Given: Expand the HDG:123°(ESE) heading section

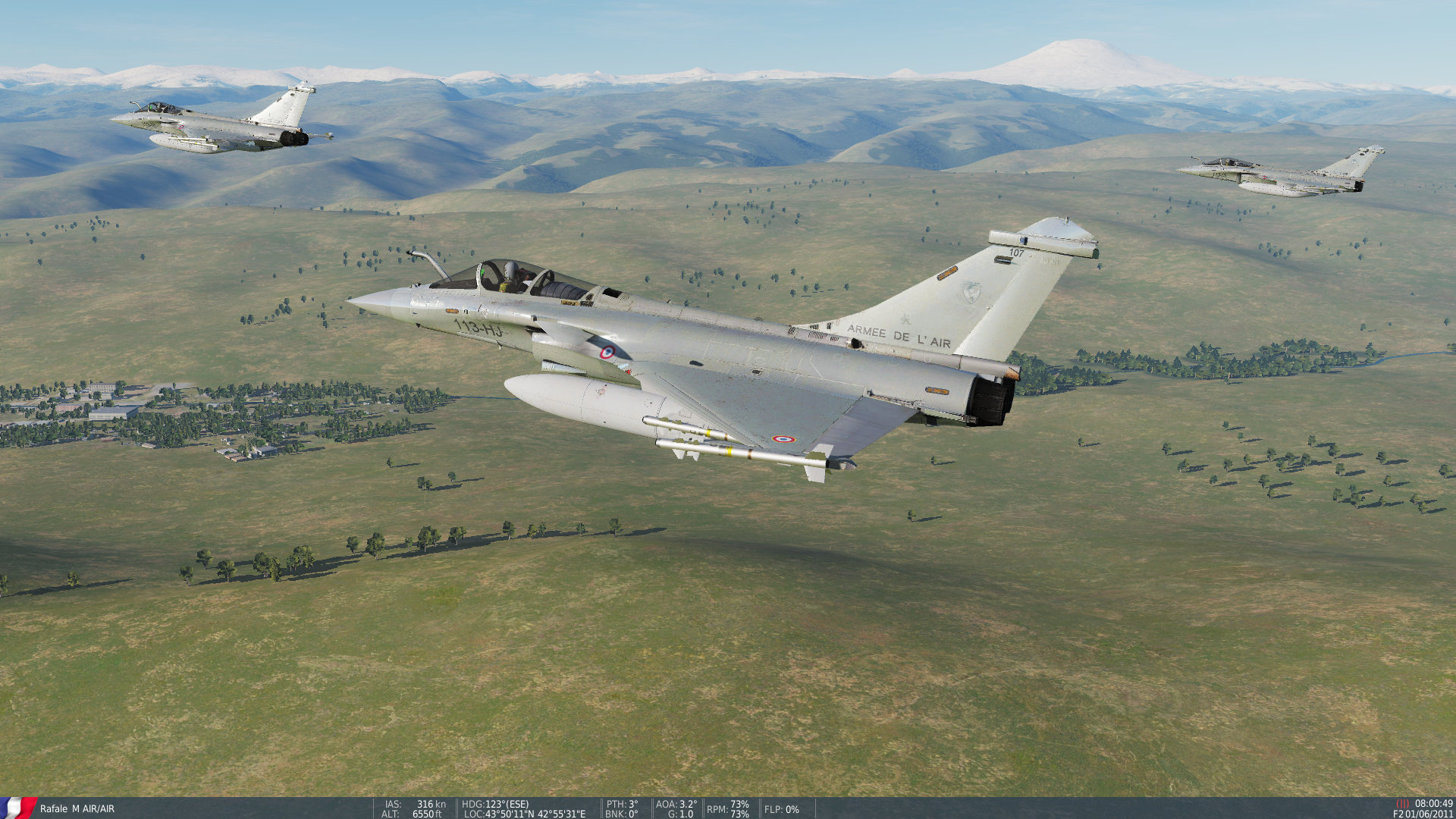Looking at the screenshot, I should click(x=497, y=805).
